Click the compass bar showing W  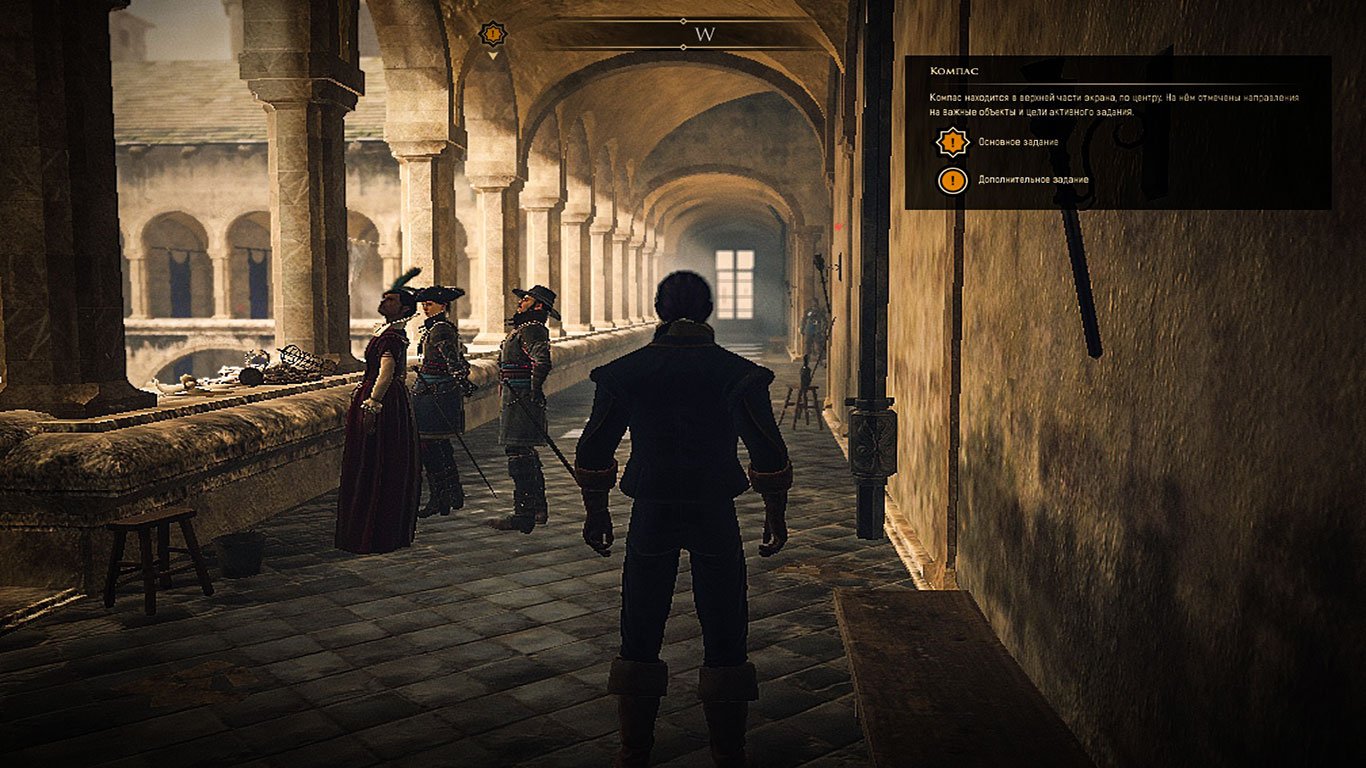point(704,35)
